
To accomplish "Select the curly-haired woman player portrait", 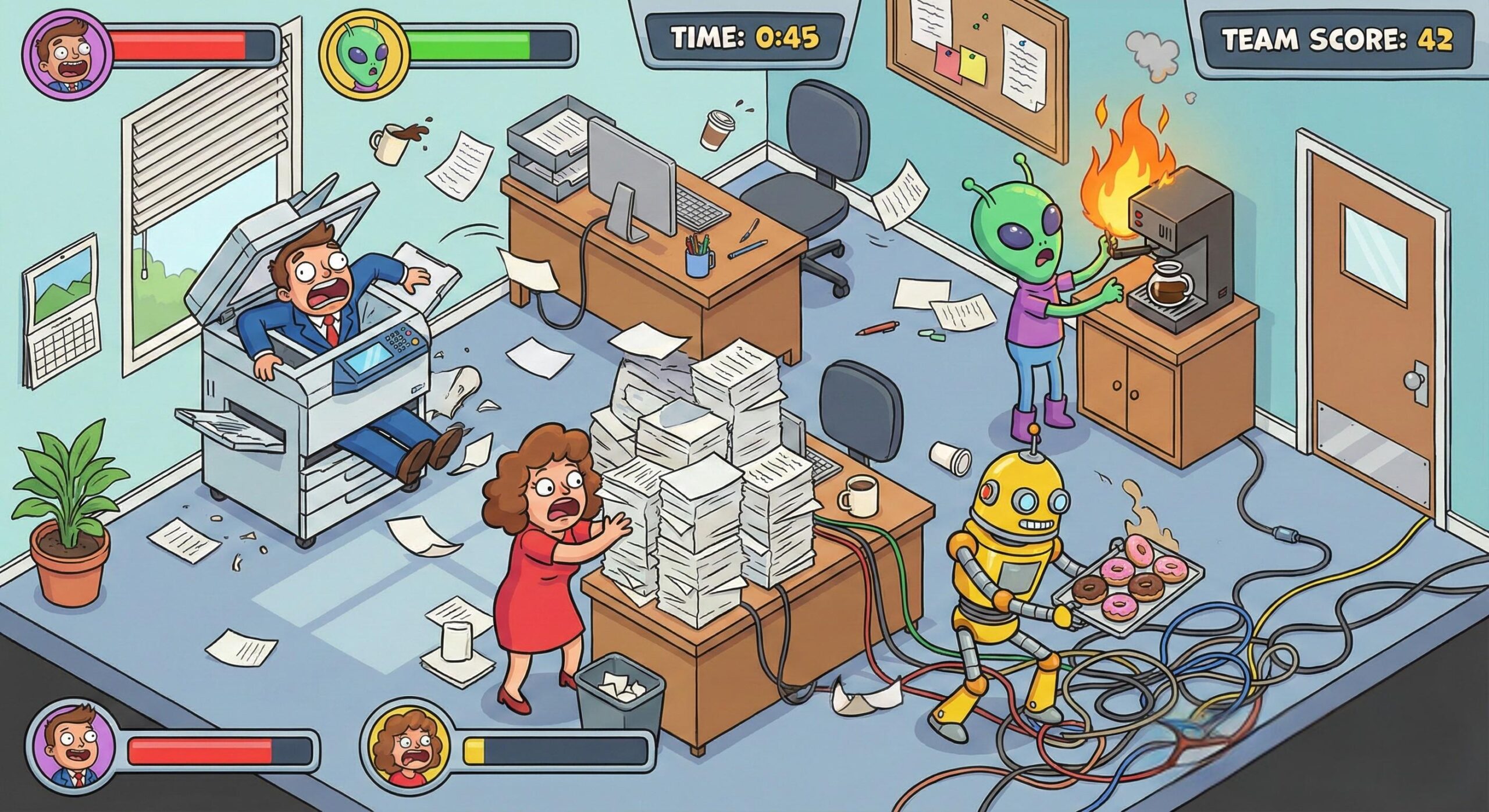I will tap(405, 751).
